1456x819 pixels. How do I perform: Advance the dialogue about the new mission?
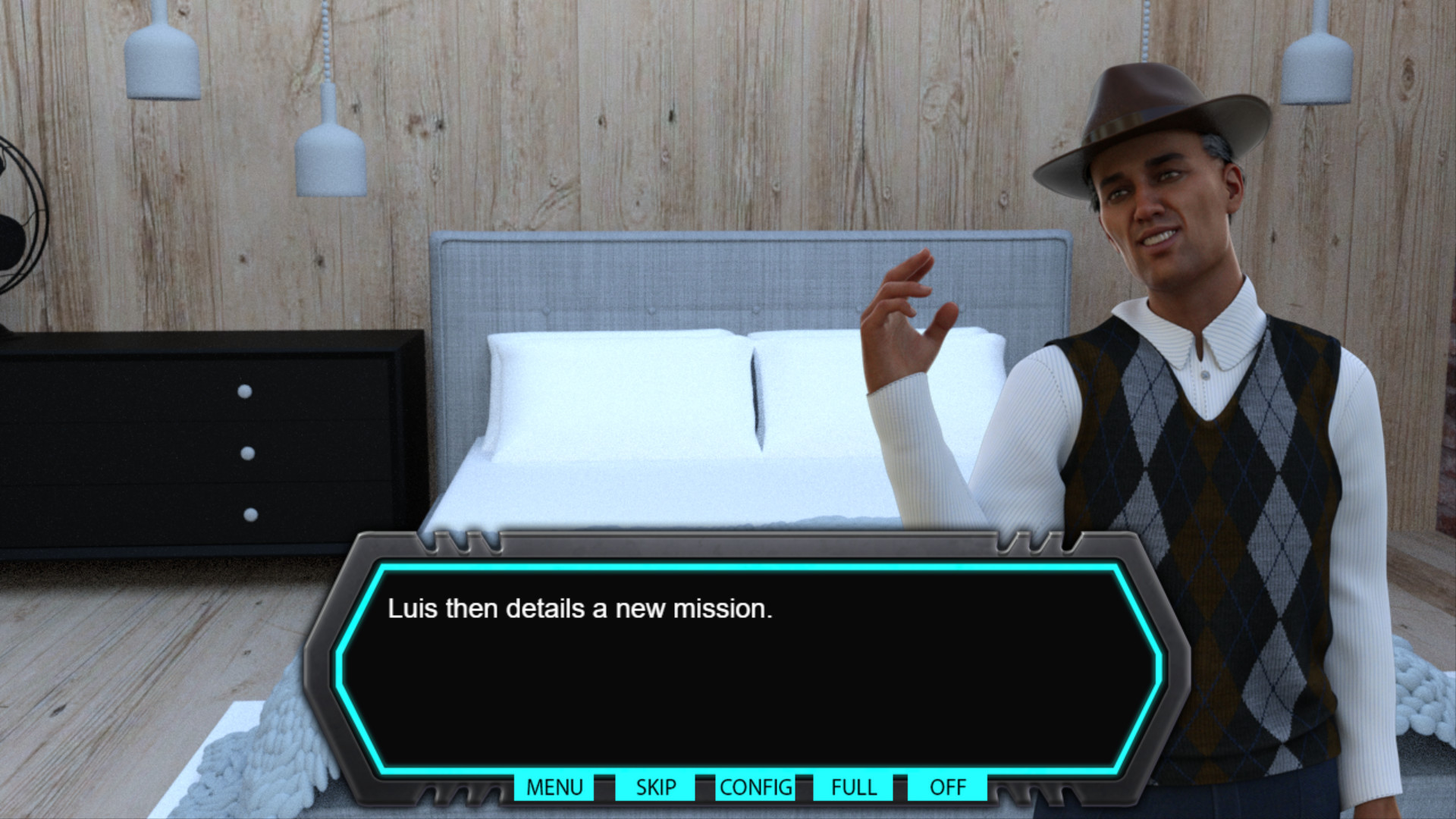tap(747, 667)
